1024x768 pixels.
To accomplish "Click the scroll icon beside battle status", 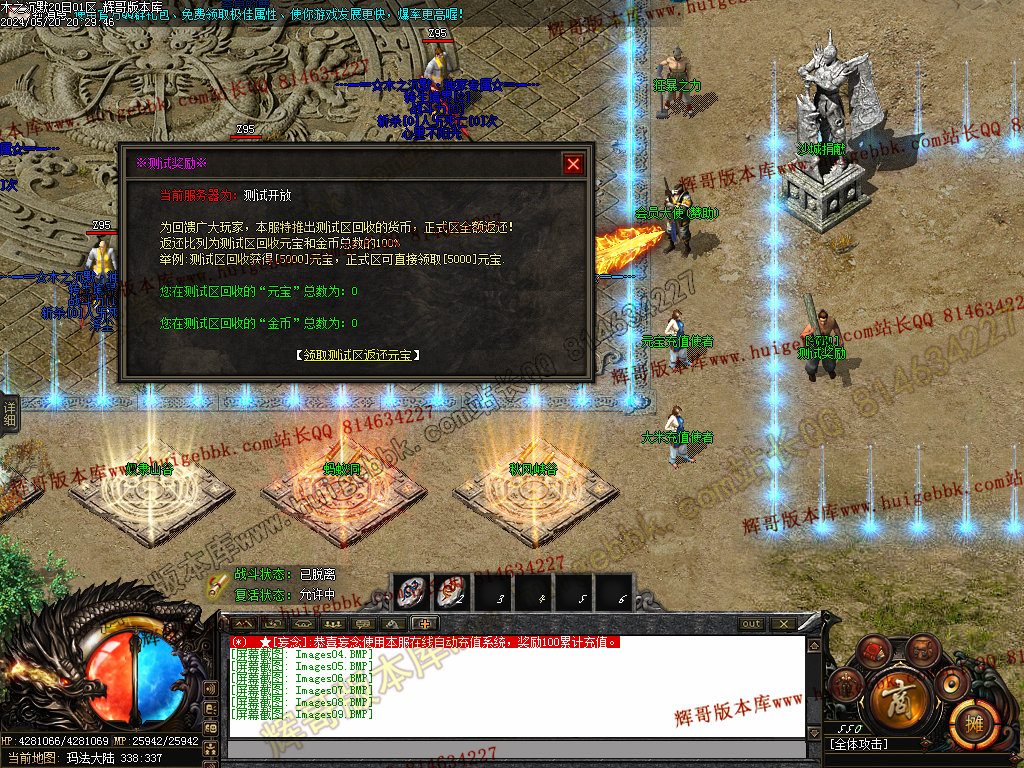I will click(x=217, y=584).
